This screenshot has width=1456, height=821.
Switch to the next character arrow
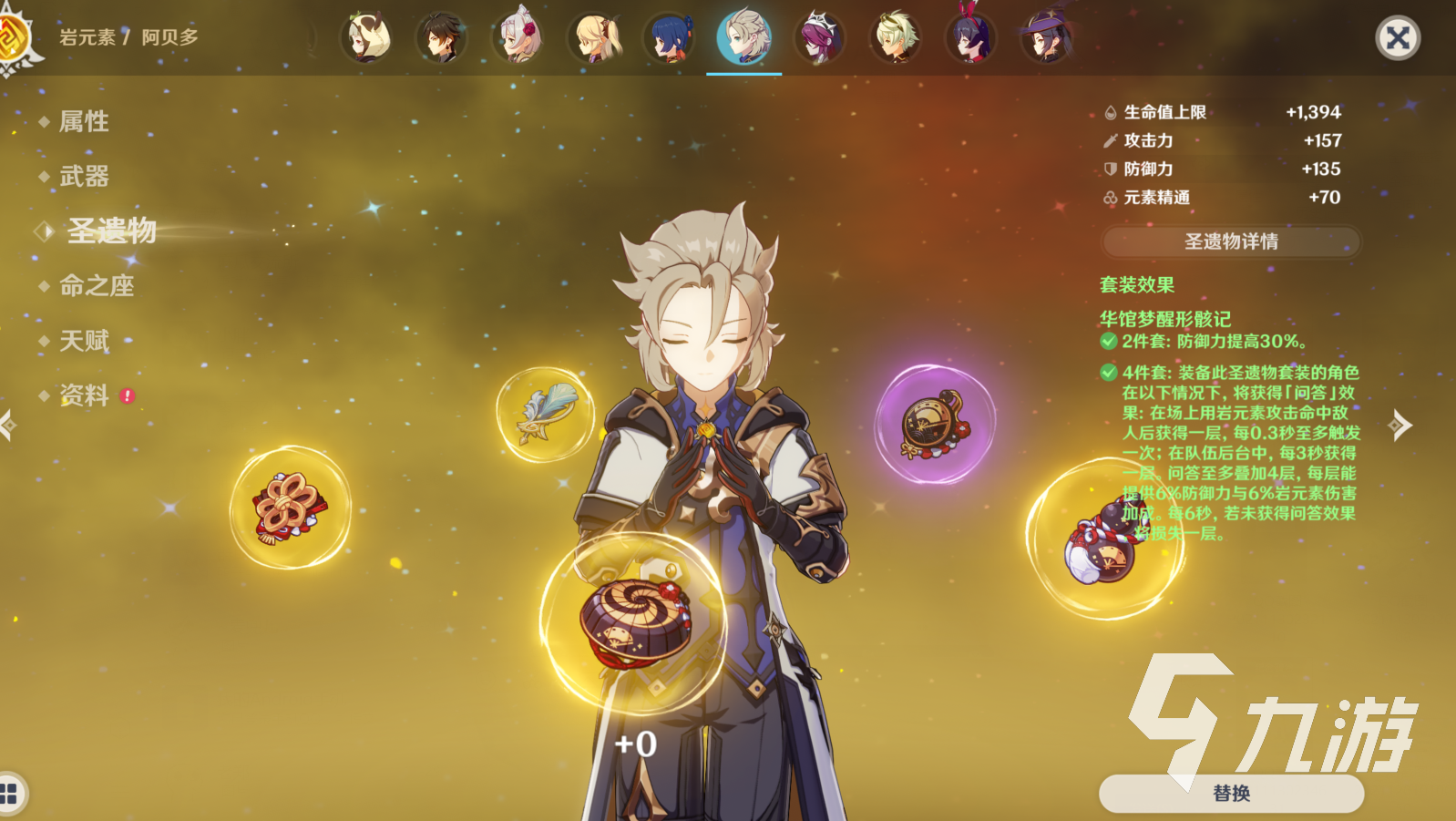point(1400,425)
